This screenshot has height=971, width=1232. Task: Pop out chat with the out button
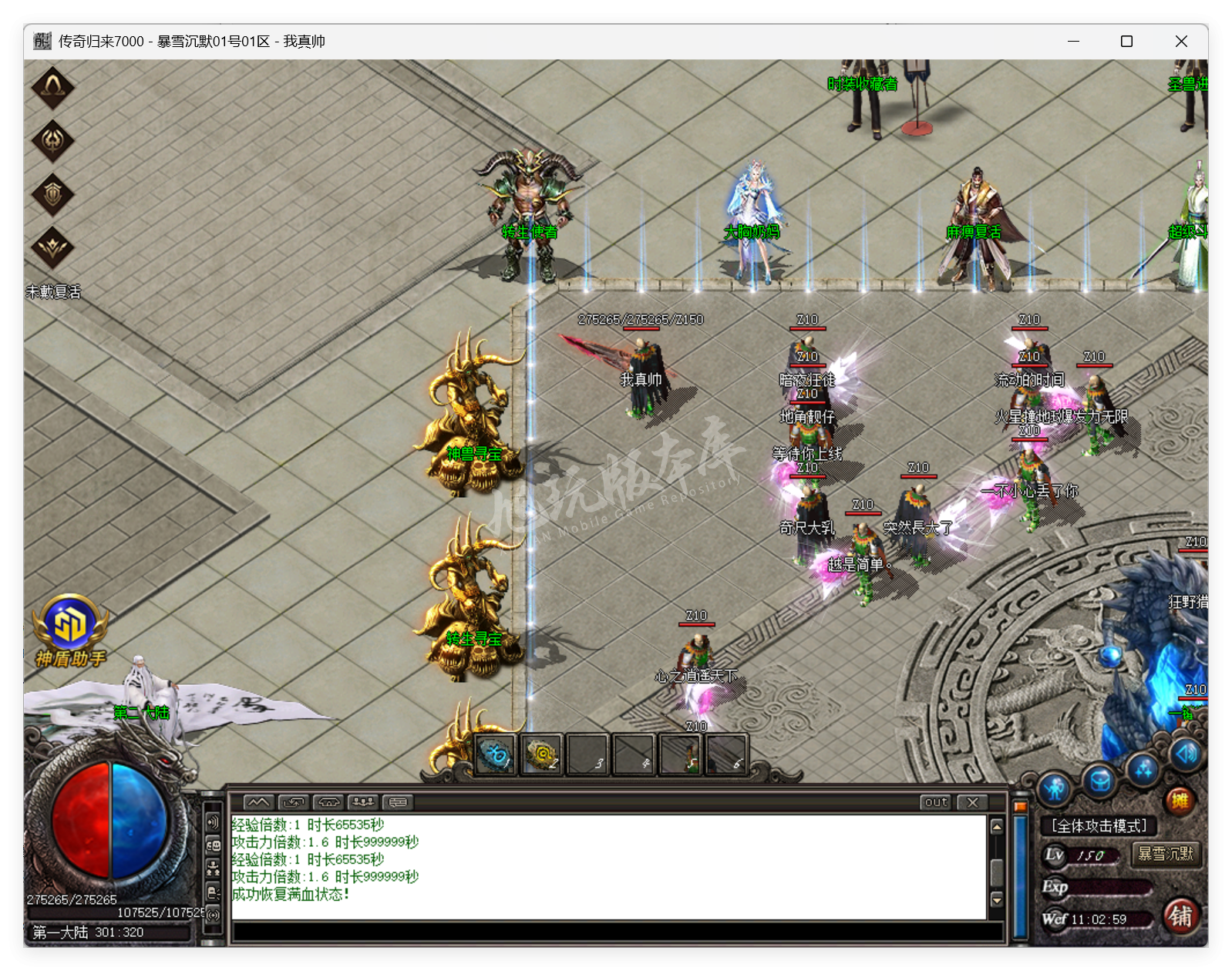pyautogui.click(x=934, y=803)
